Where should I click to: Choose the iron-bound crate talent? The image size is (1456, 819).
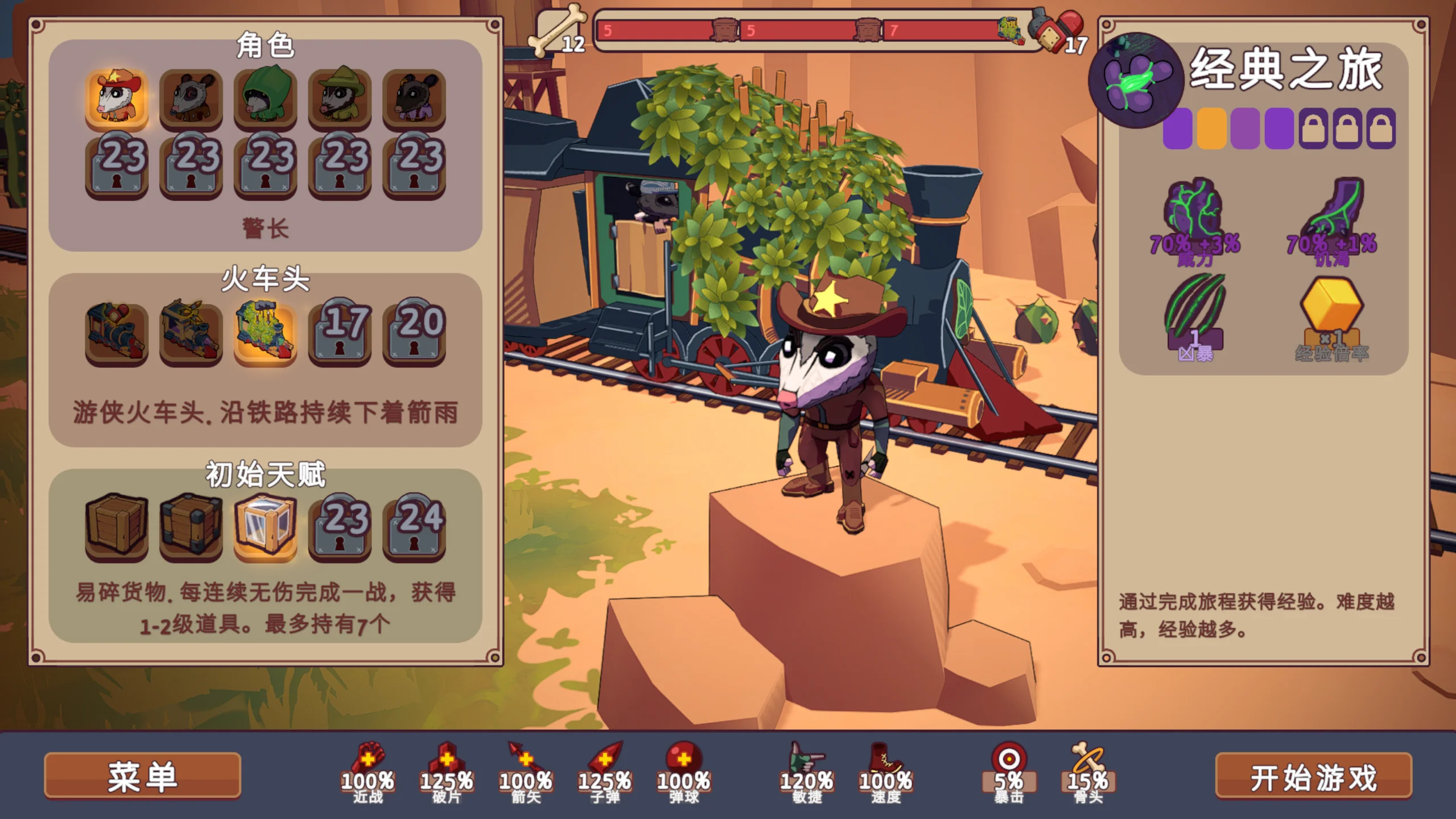[x=191, y=526]
